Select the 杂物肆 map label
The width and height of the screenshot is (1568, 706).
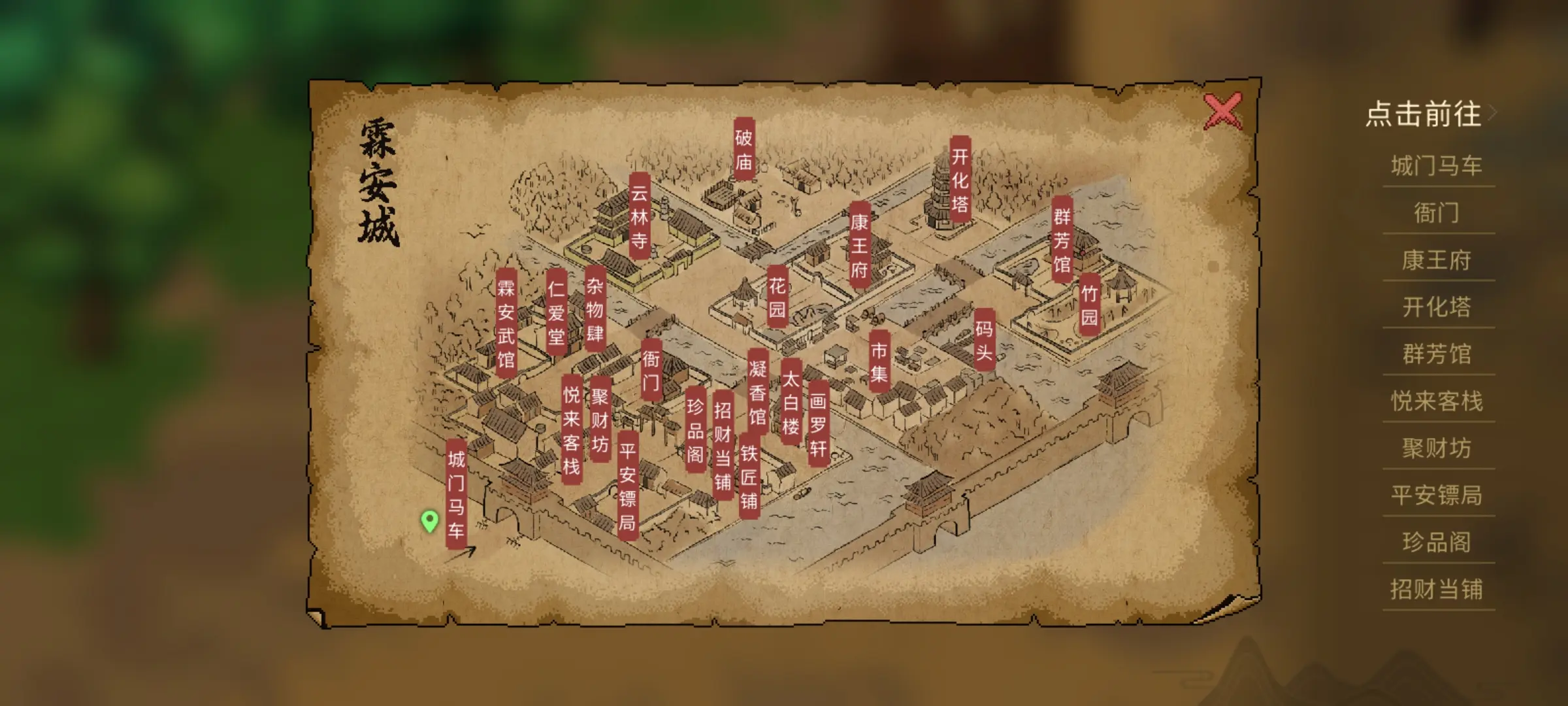tap(595, 309)
